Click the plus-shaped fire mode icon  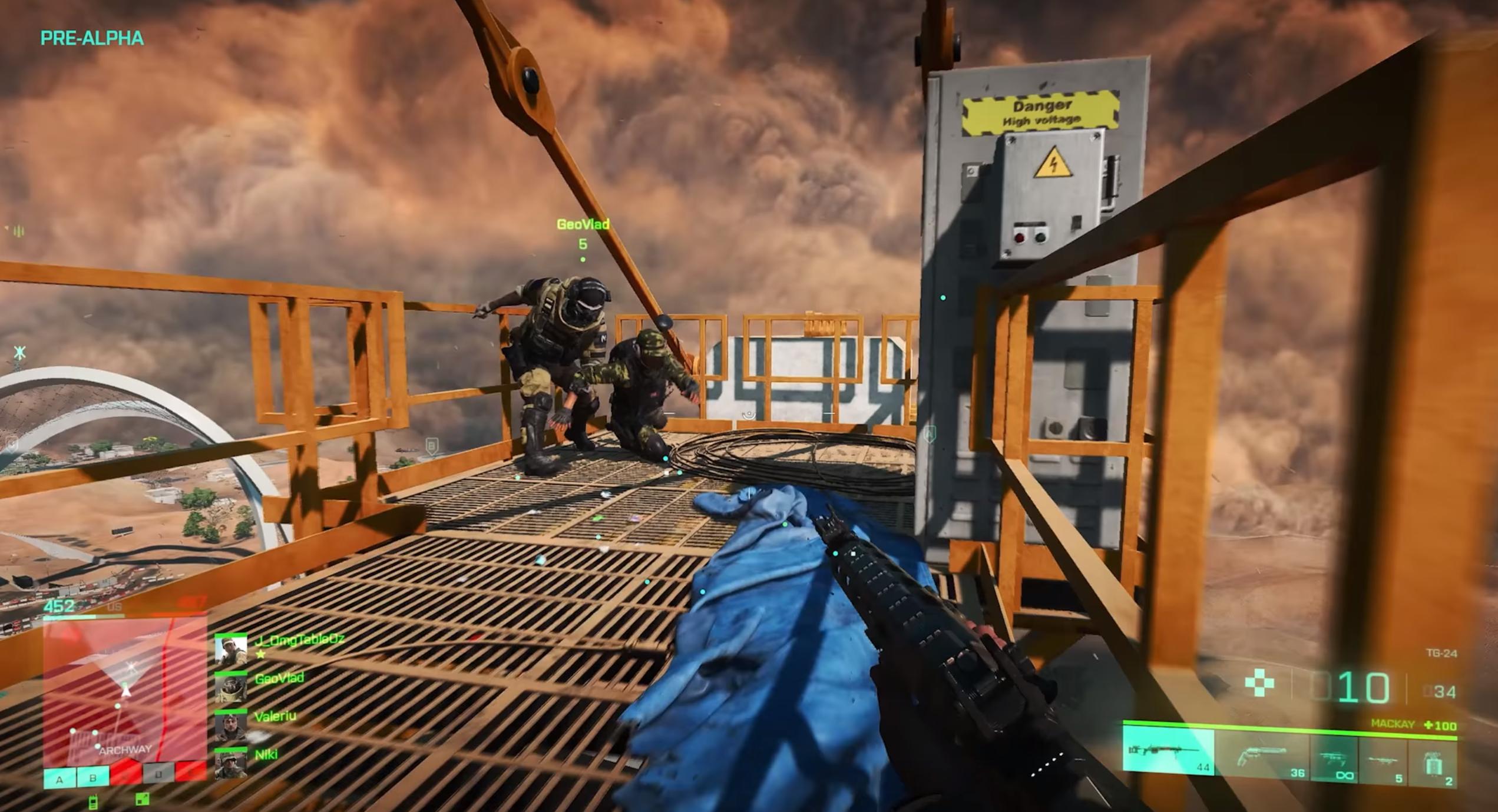pos(1259,683)
